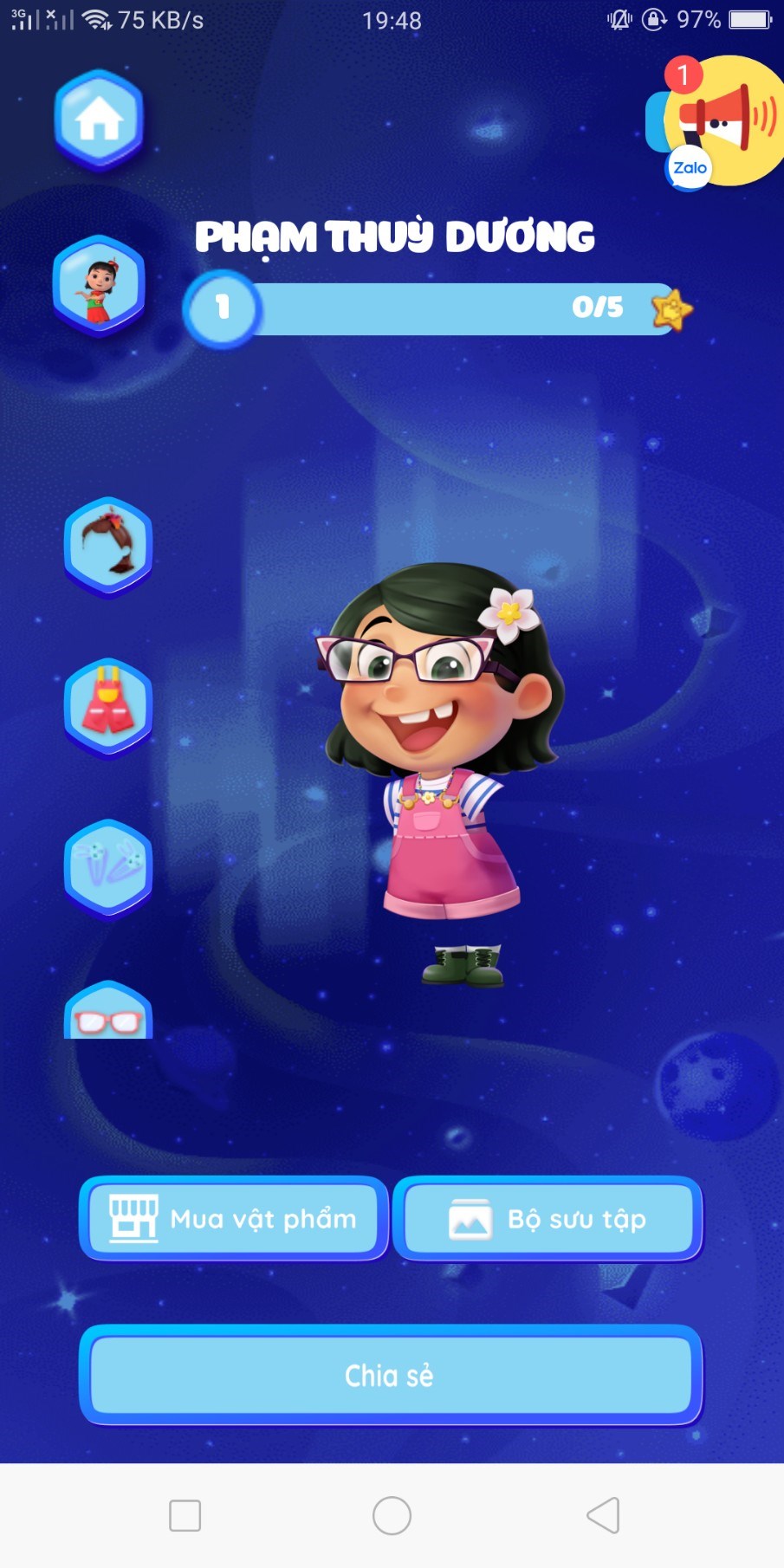Select the character avatar icon

pyautogui.click(x=99, y=284)
